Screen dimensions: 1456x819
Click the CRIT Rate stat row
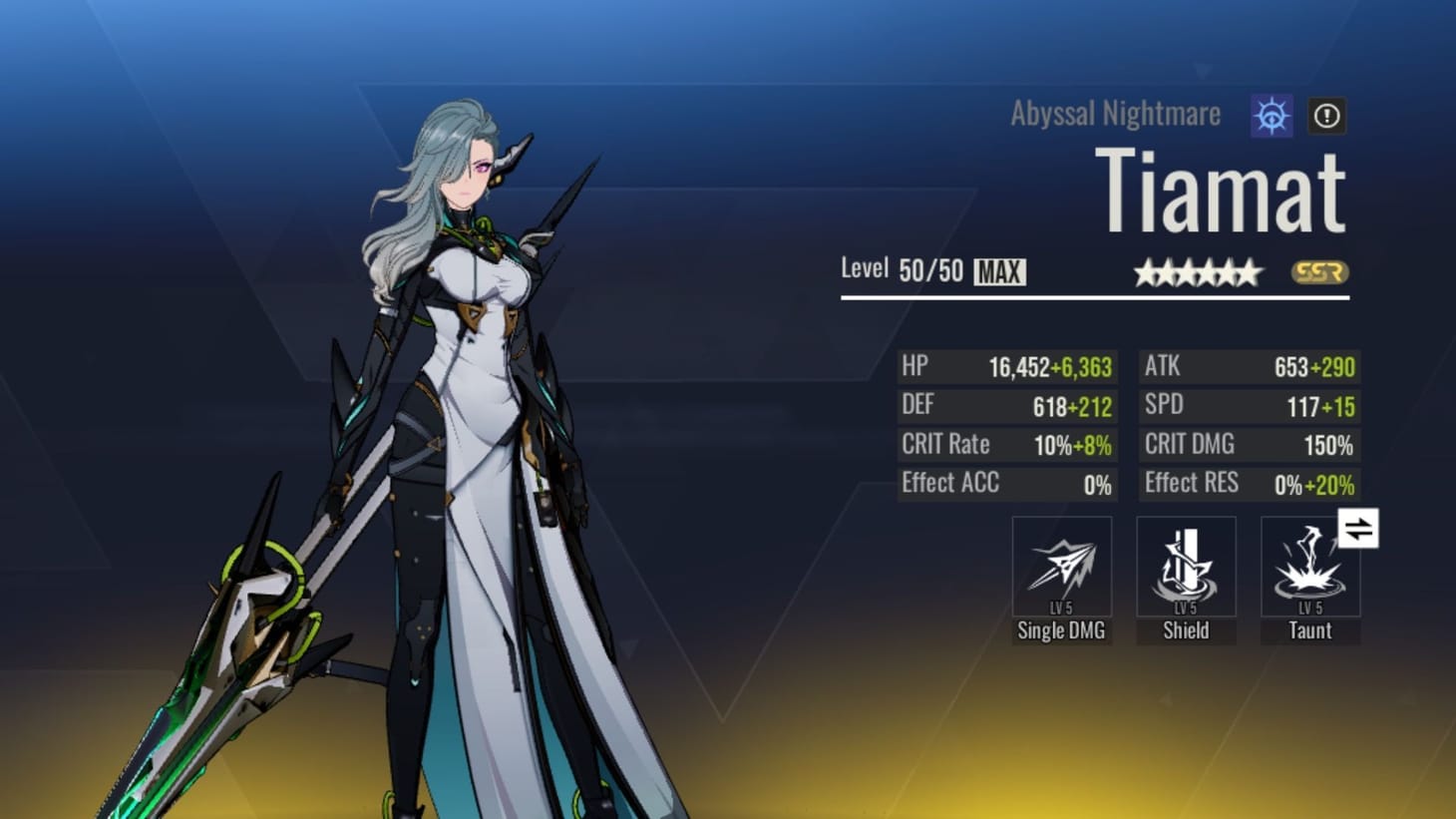pos(1007,444)
